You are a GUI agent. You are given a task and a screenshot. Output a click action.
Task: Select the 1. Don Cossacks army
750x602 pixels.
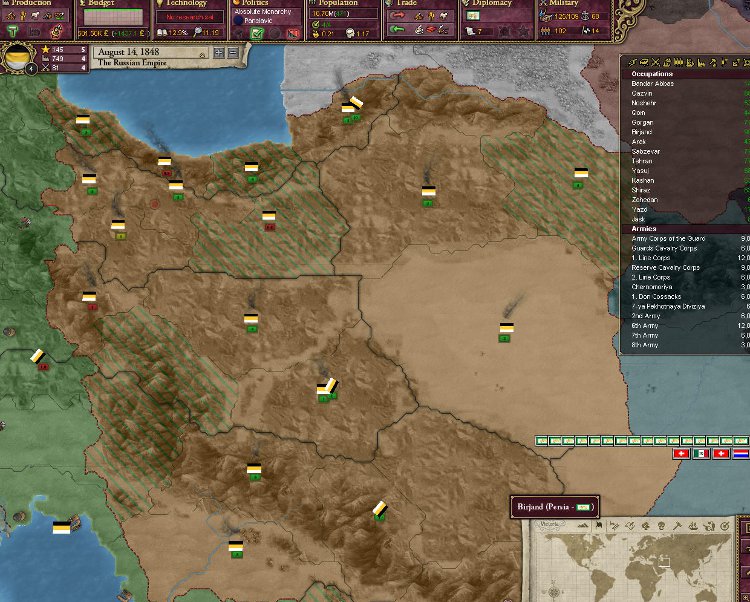coord(656,296)
